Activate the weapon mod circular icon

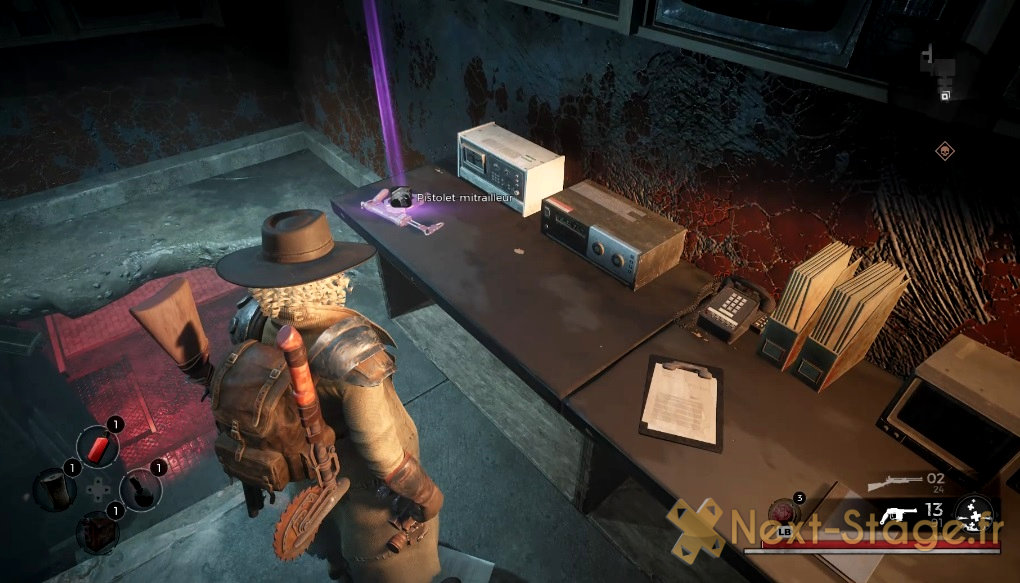(x=973, y=514)
